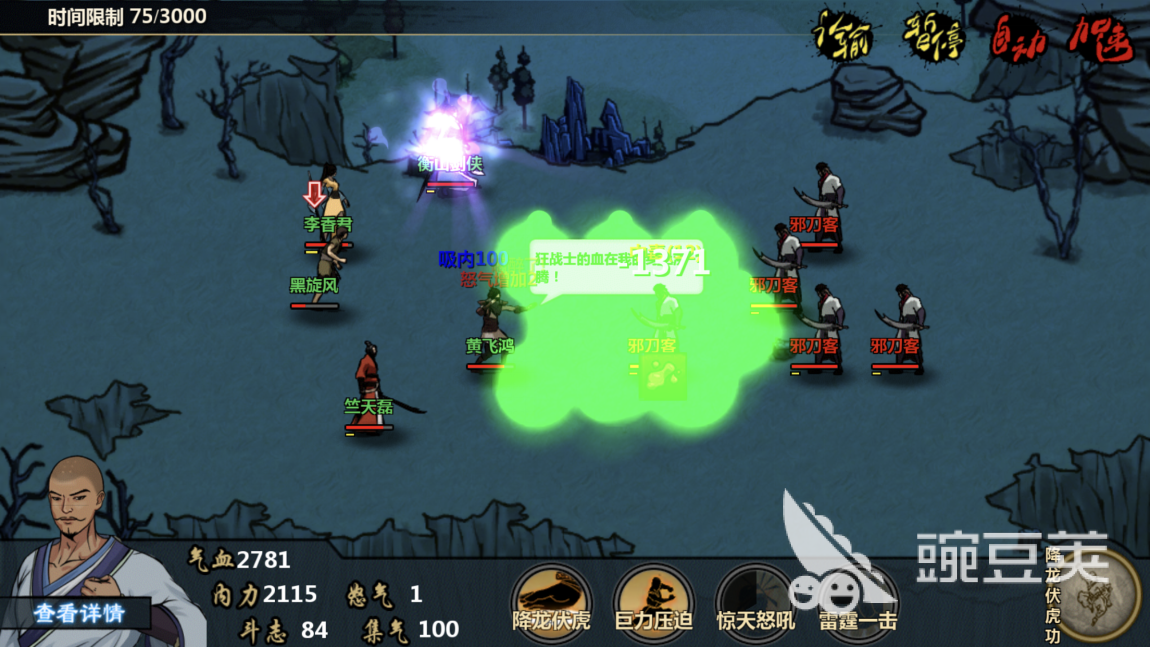
Task: Toggle 加速 speed-up mode
Action: pyautogui.click(x=1100, y=40)
